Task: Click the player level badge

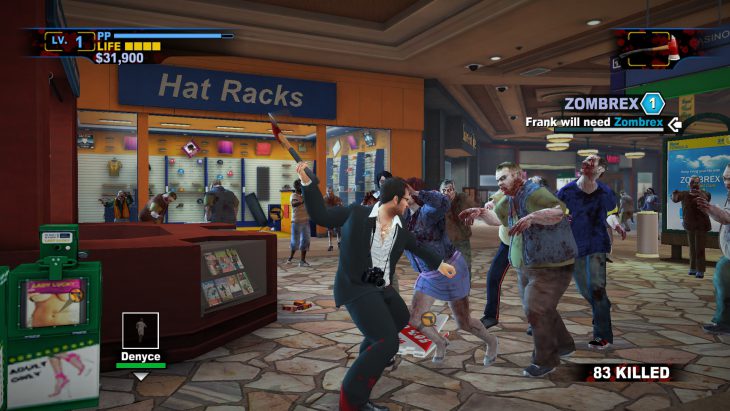Action: (70, 41)
